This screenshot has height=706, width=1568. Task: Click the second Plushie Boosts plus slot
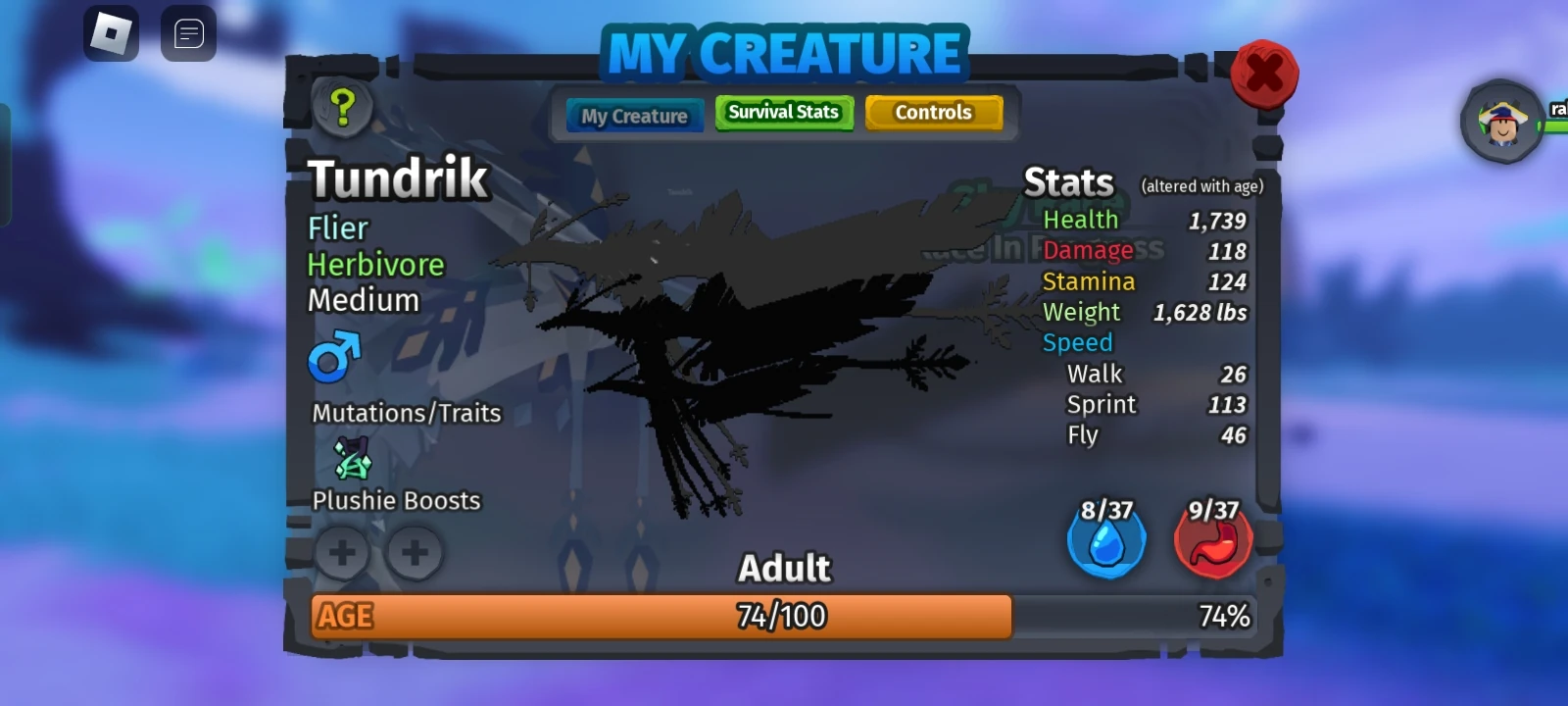point(414,552)
